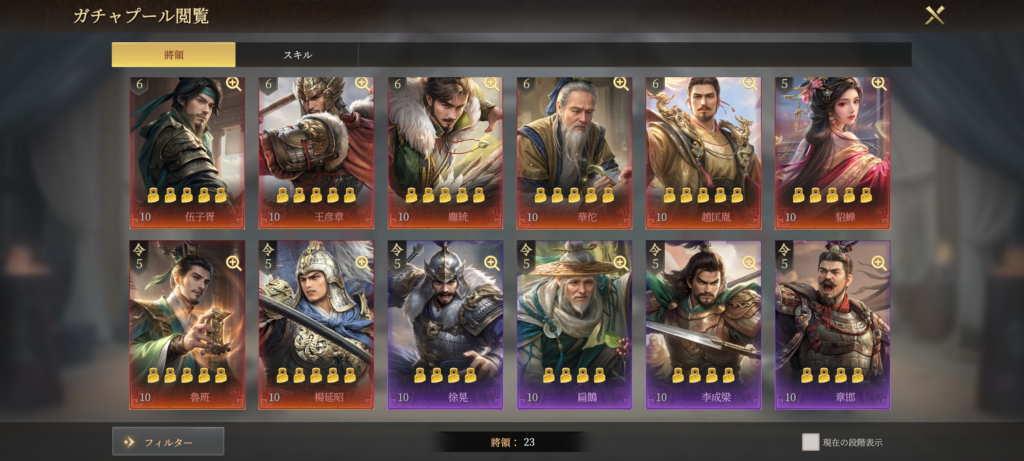Click the magnifier icon on 貂蝉's card

coord(878,84)
